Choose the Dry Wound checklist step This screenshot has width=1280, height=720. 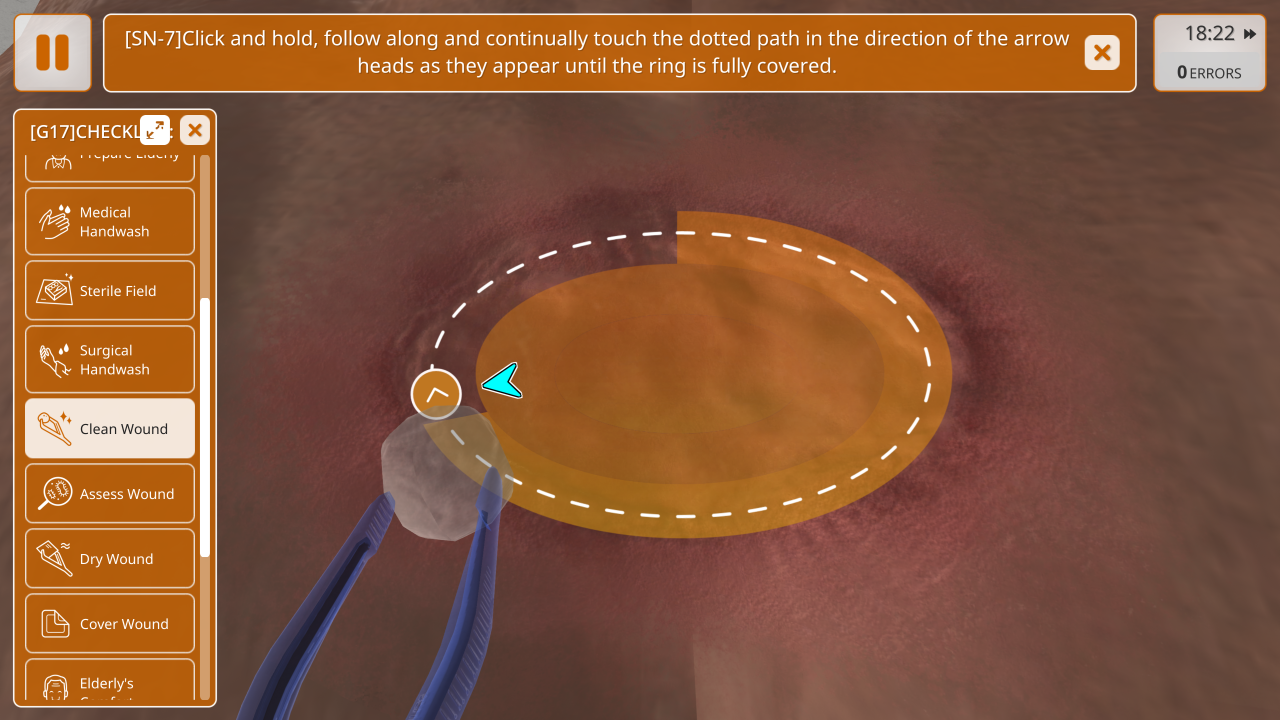(110, 559)
